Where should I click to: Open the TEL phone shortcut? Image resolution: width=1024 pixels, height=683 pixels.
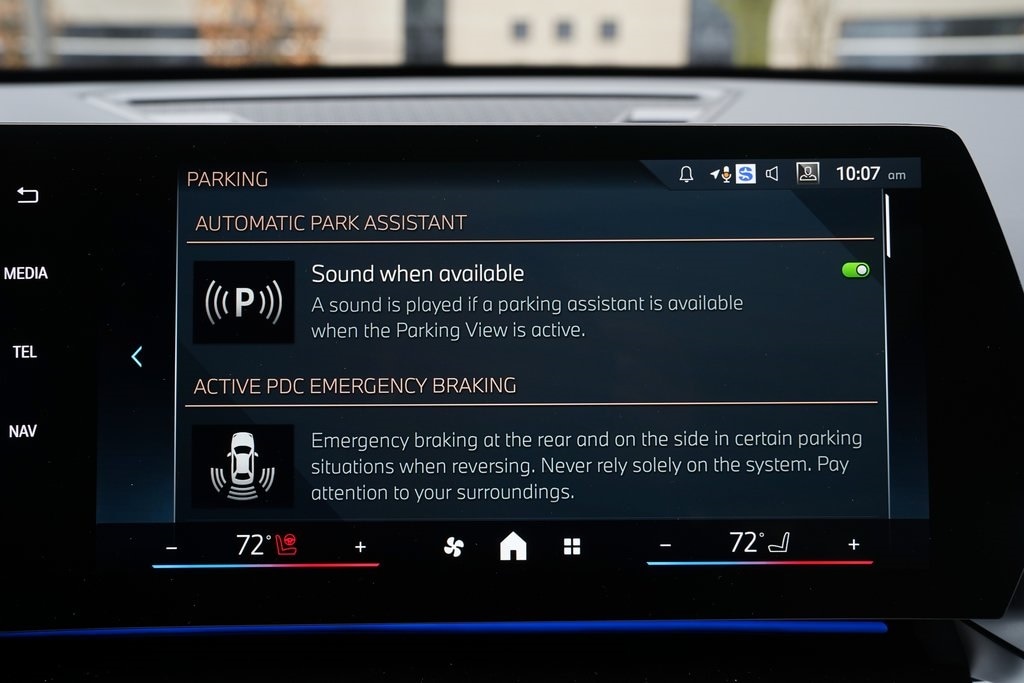(x=25, y=352)
